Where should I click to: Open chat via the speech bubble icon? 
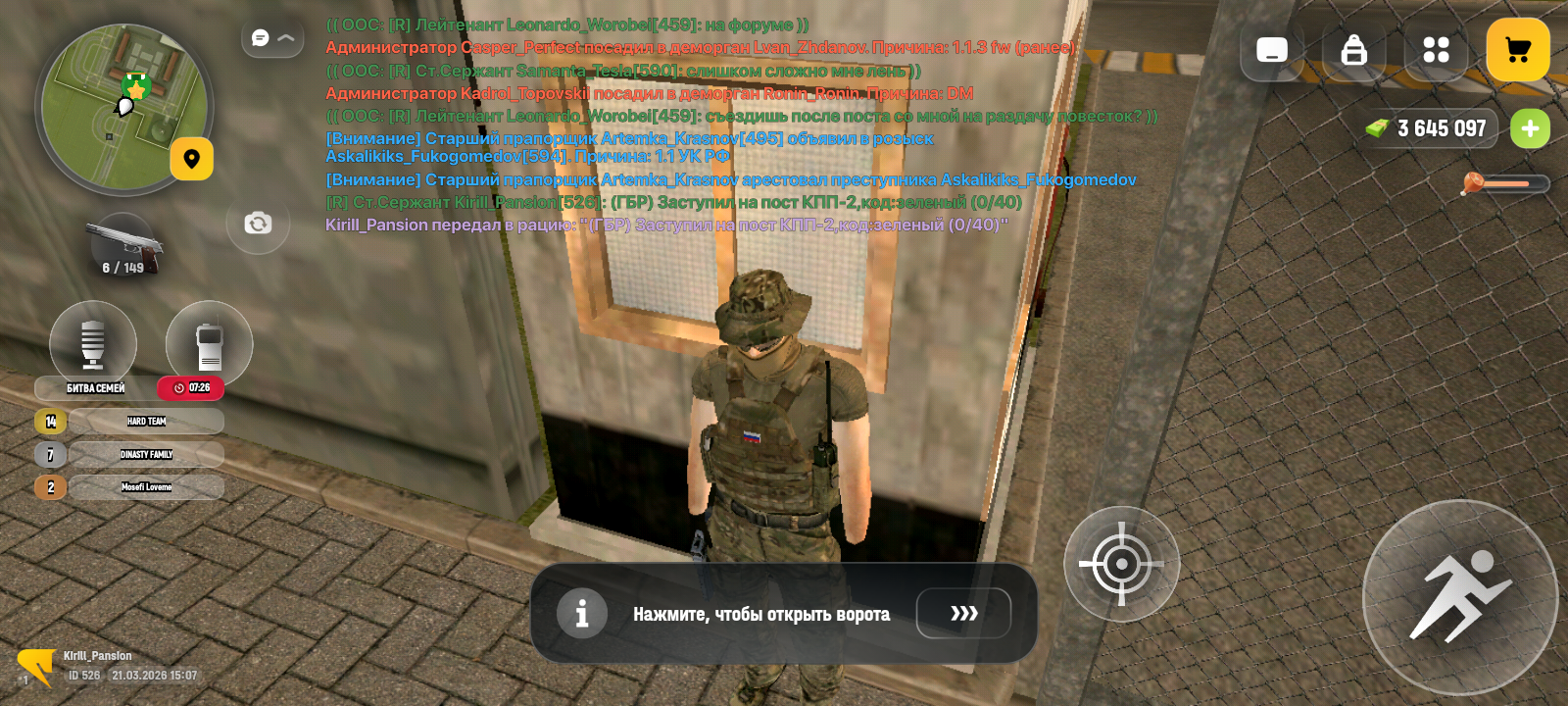pos(258,36)
